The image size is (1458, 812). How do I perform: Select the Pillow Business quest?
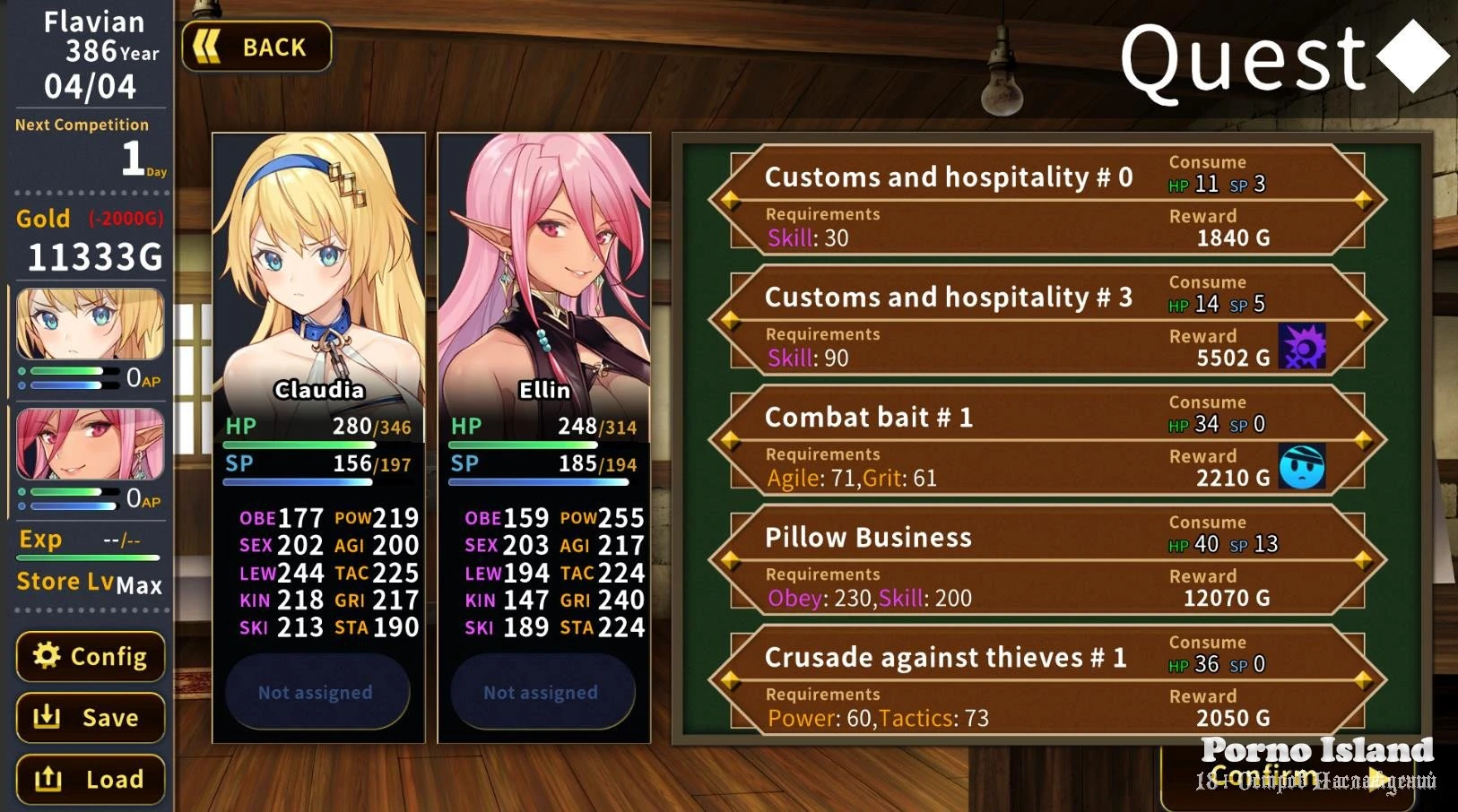click(x=1047, y=559)
